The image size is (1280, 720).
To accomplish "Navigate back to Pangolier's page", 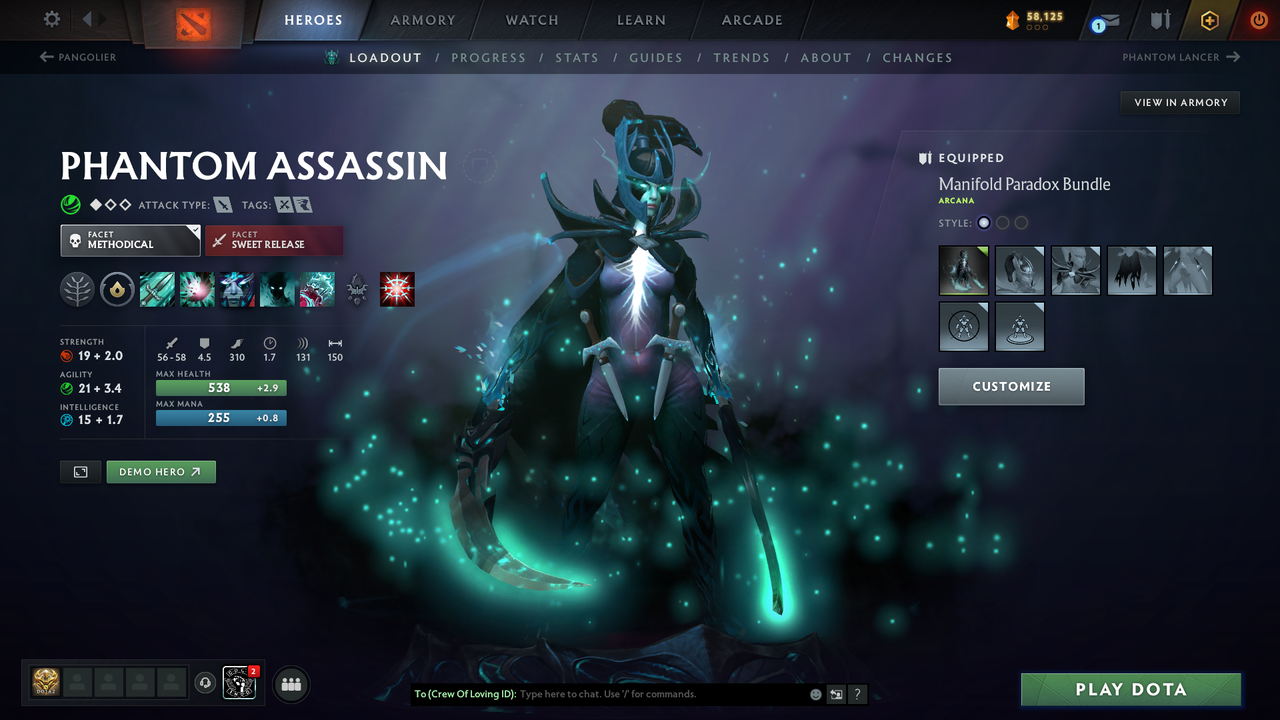I will (80, 57).
